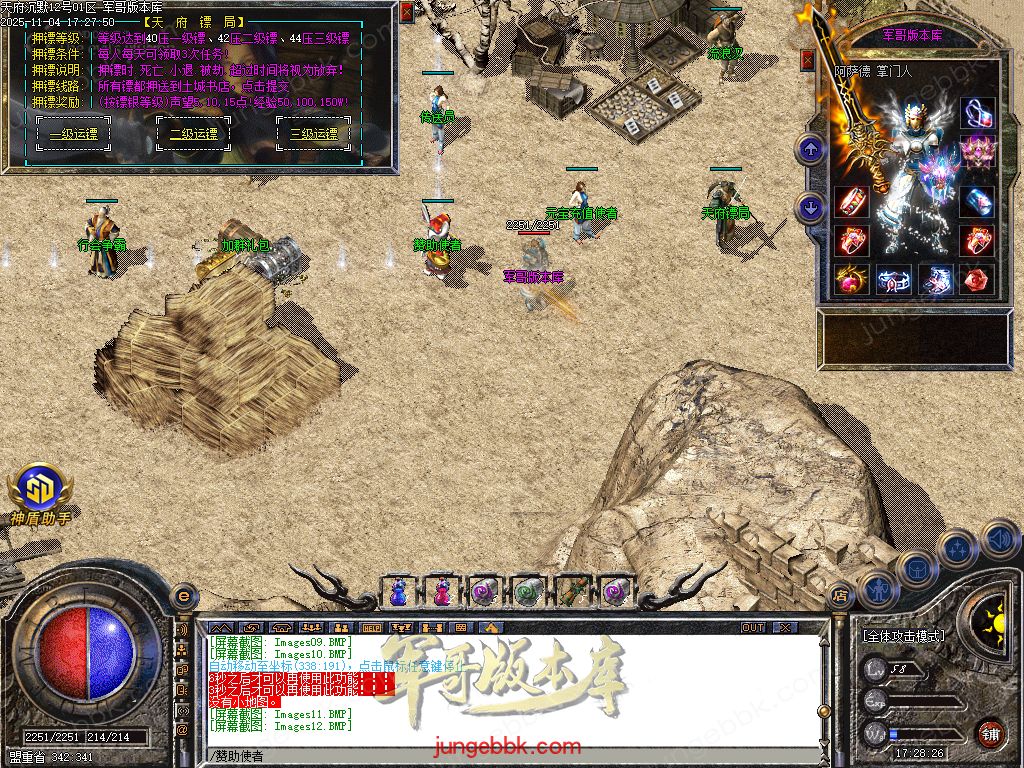
Task: Select the belt equipment slot
Action: click(x=893, y=280)
